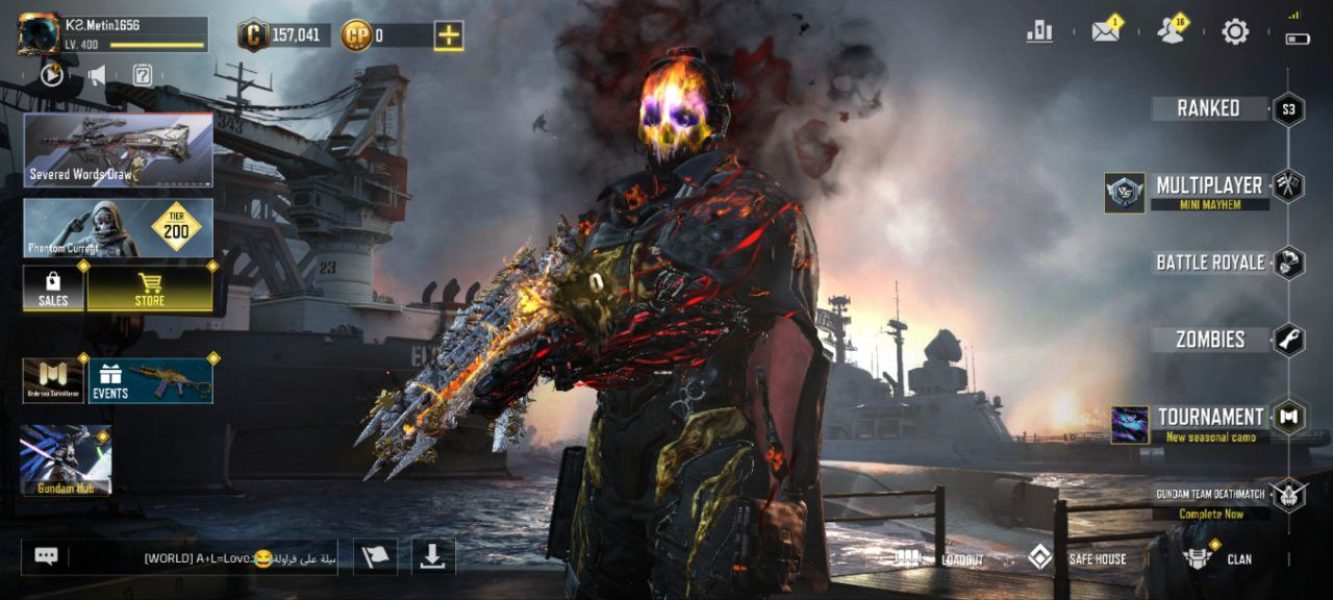Visit the Store

(x=150, y=289)
